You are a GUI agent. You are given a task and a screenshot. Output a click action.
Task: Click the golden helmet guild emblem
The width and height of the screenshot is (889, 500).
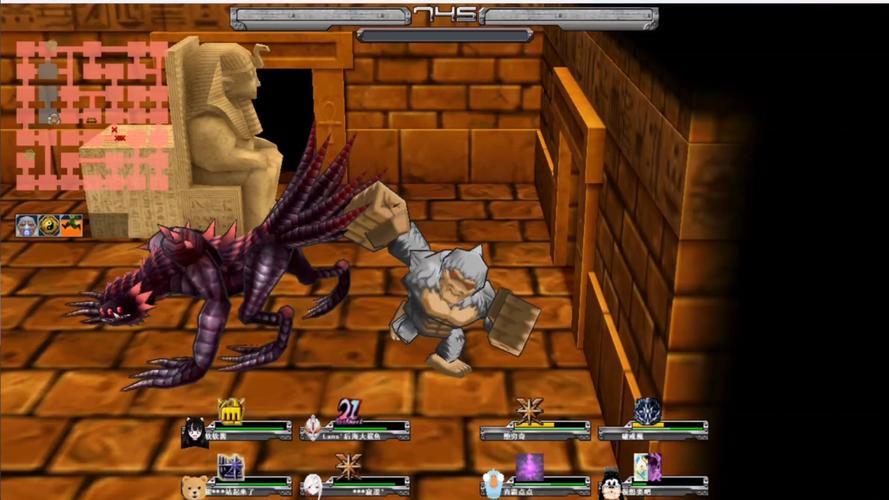click(231, 410)
